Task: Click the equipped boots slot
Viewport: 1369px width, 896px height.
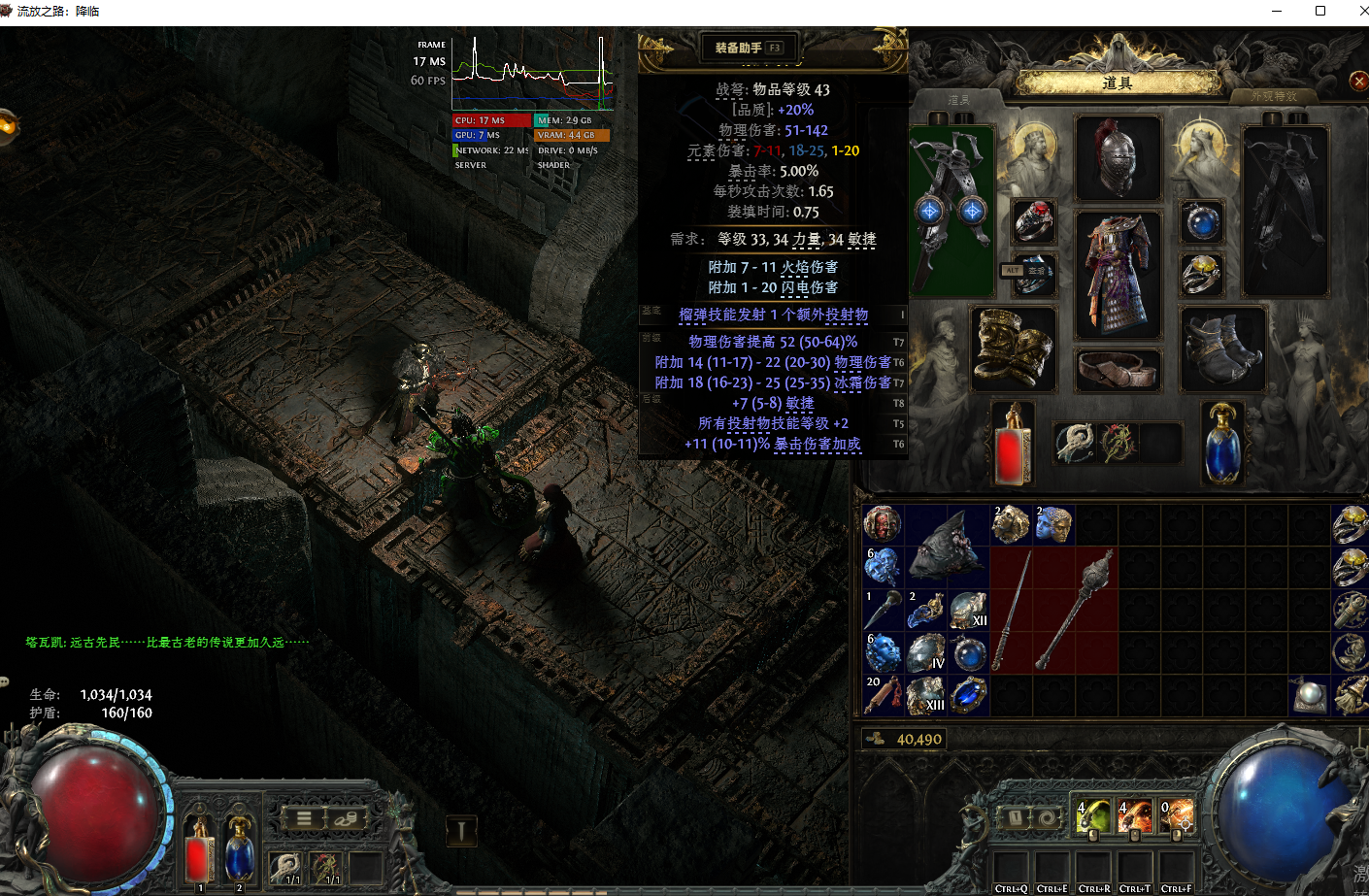Action: [x=1222, y=348]
